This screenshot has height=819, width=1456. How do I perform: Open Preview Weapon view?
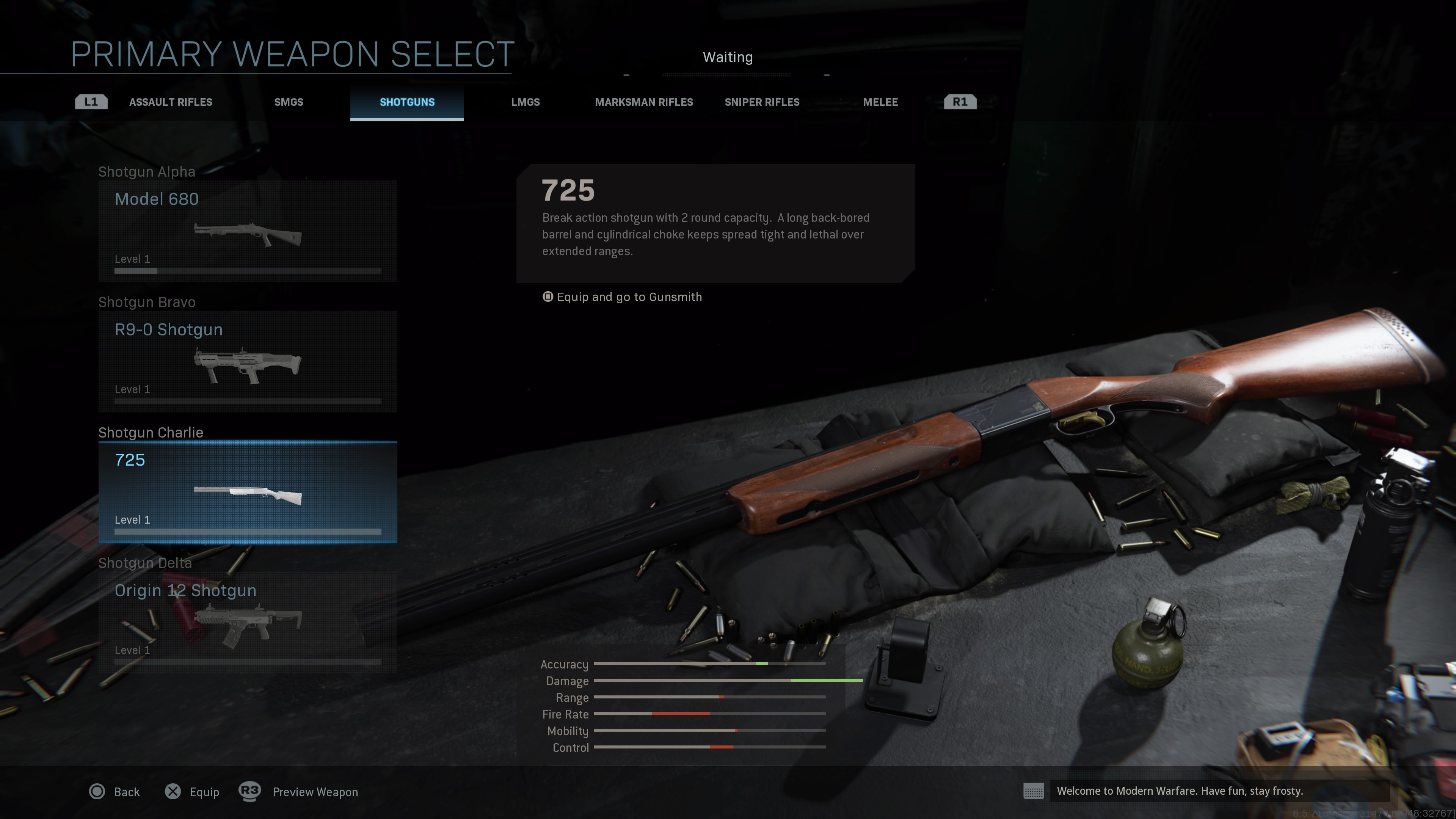point(298,792)
